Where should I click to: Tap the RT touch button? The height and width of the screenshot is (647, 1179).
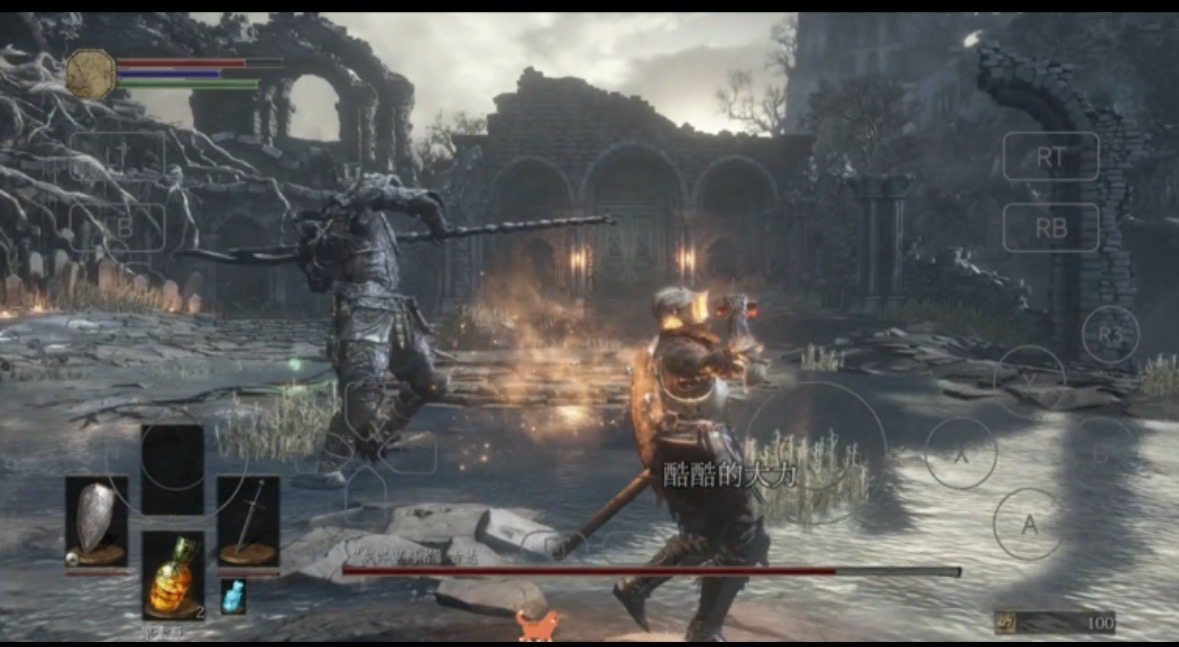tap(1050, 156)
